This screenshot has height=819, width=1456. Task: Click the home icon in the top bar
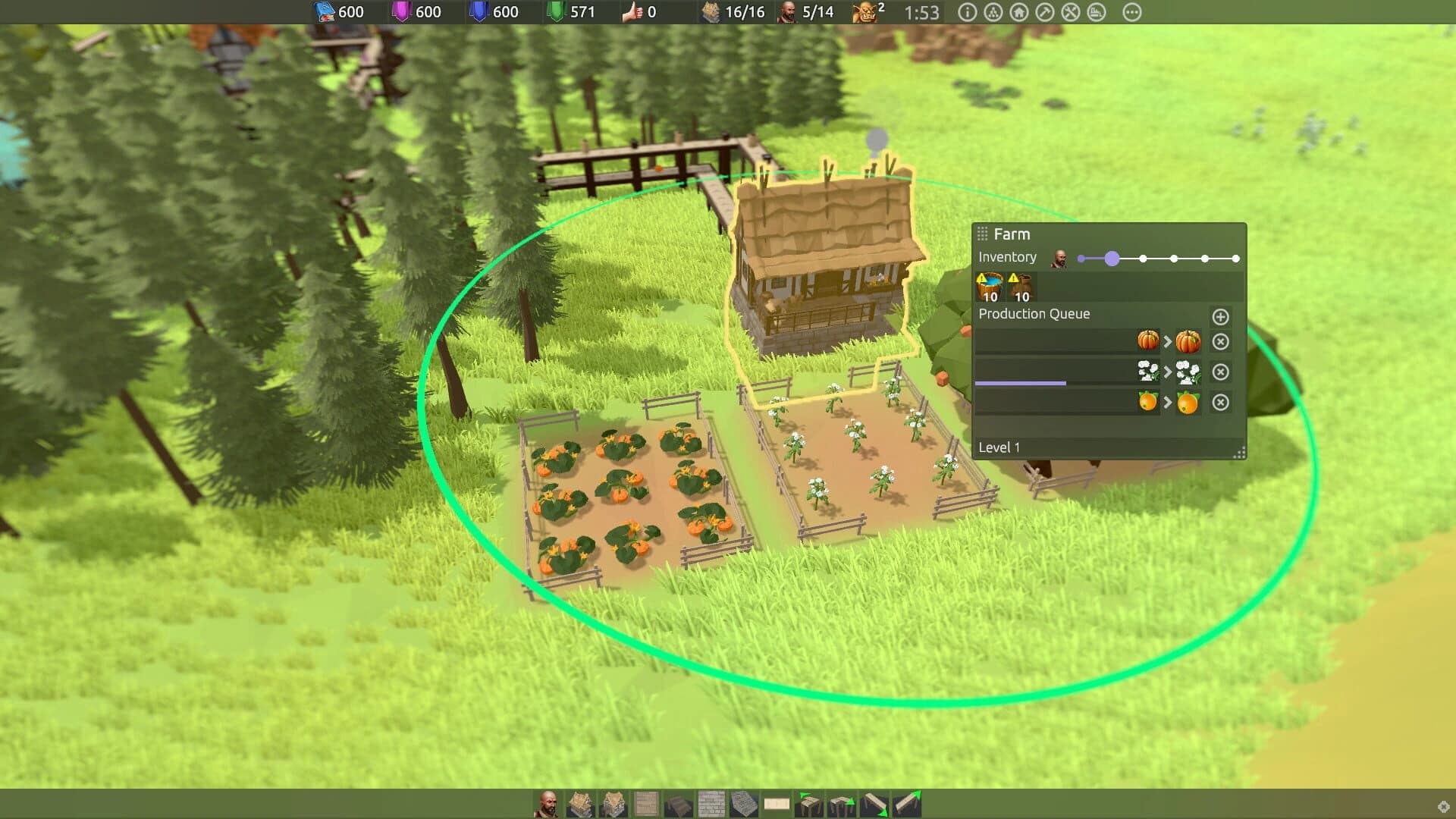point(1019,12)
